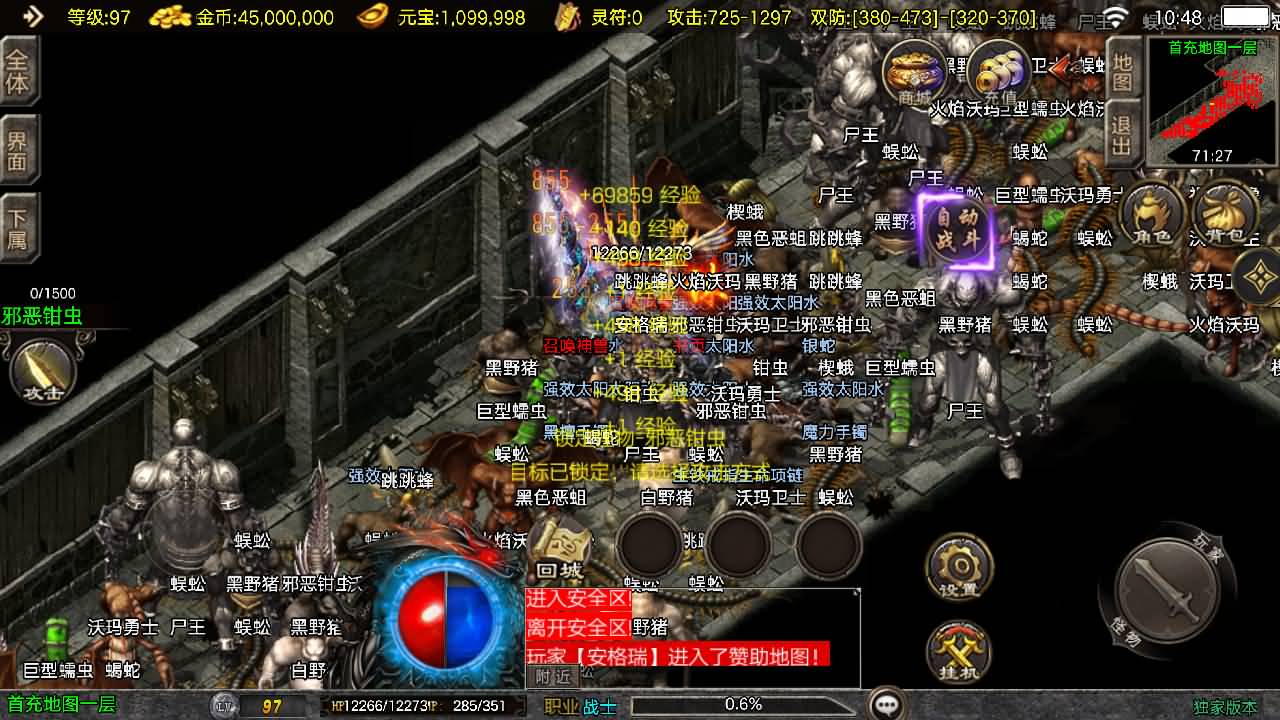Switch to the 界面 tab
1280x720 pixels.
[x=18, y=152]
